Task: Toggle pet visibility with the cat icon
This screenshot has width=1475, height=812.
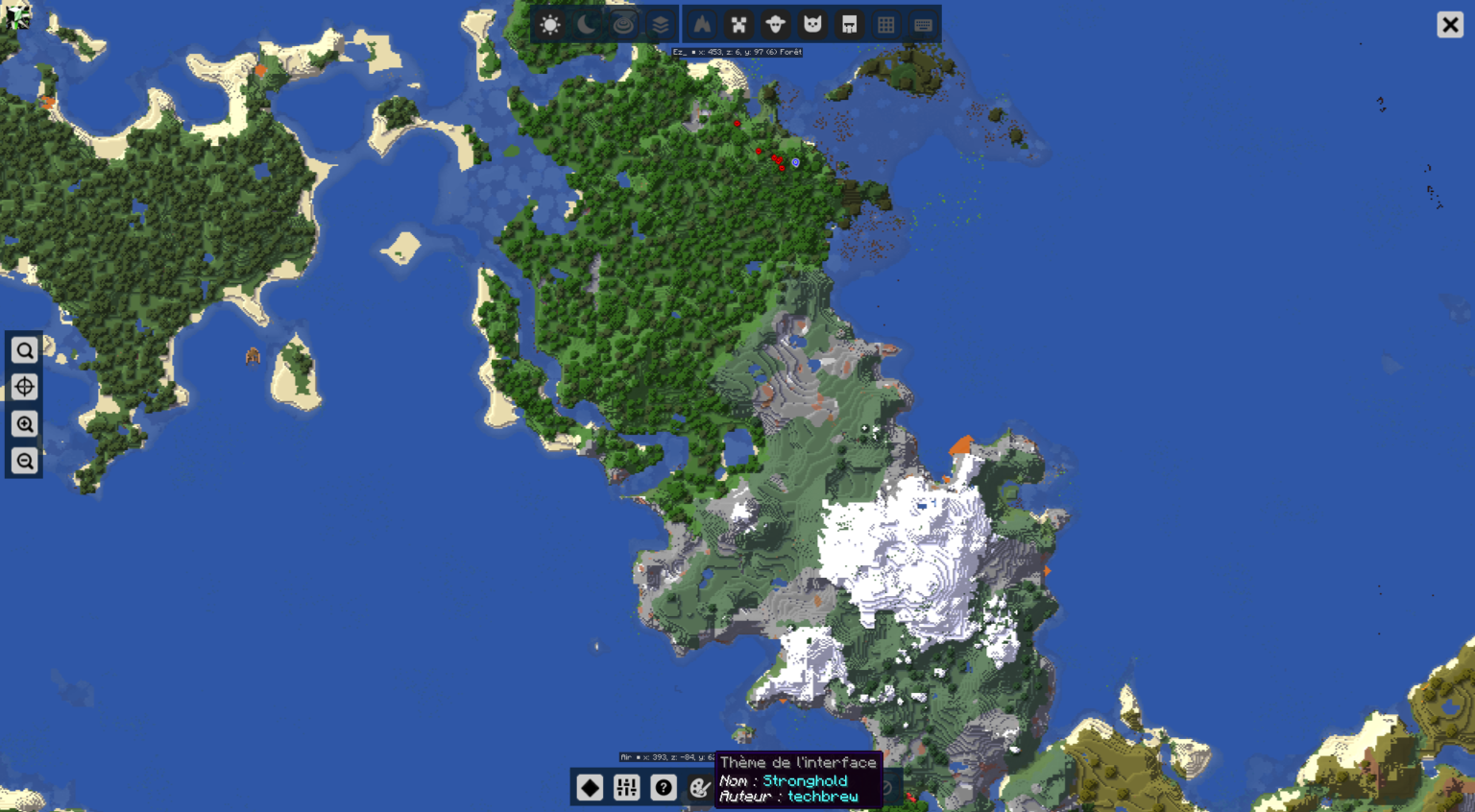Action: (811, 24)
